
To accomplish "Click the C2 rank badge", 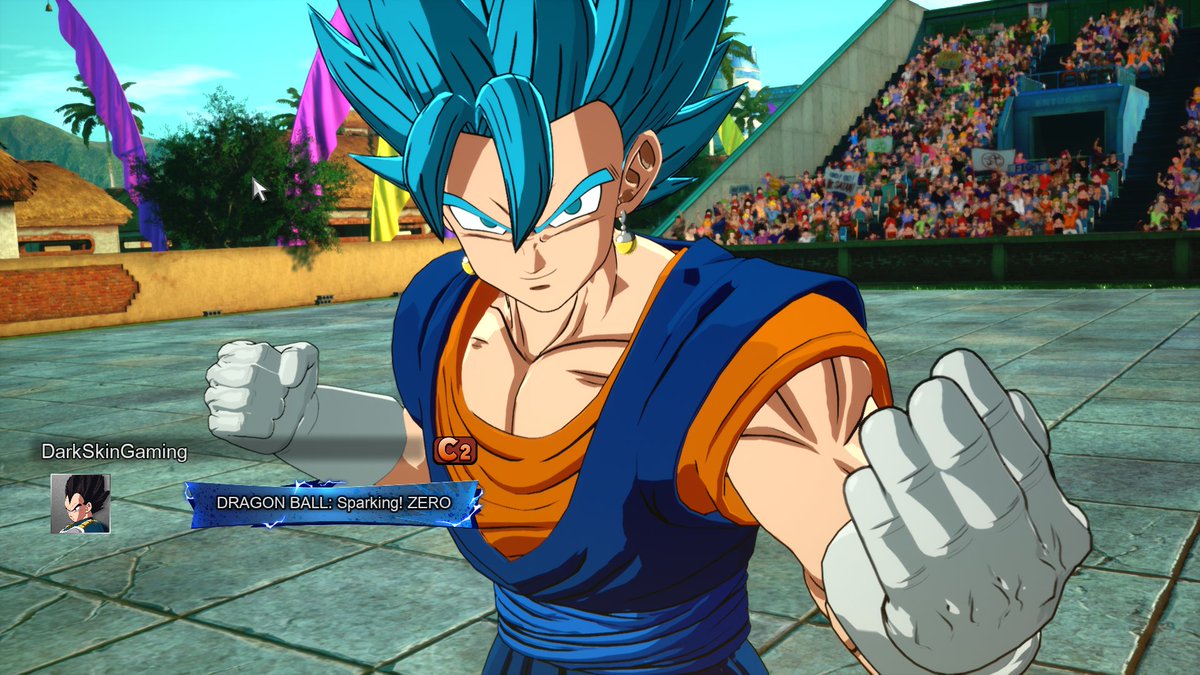I will click(454, 450).
